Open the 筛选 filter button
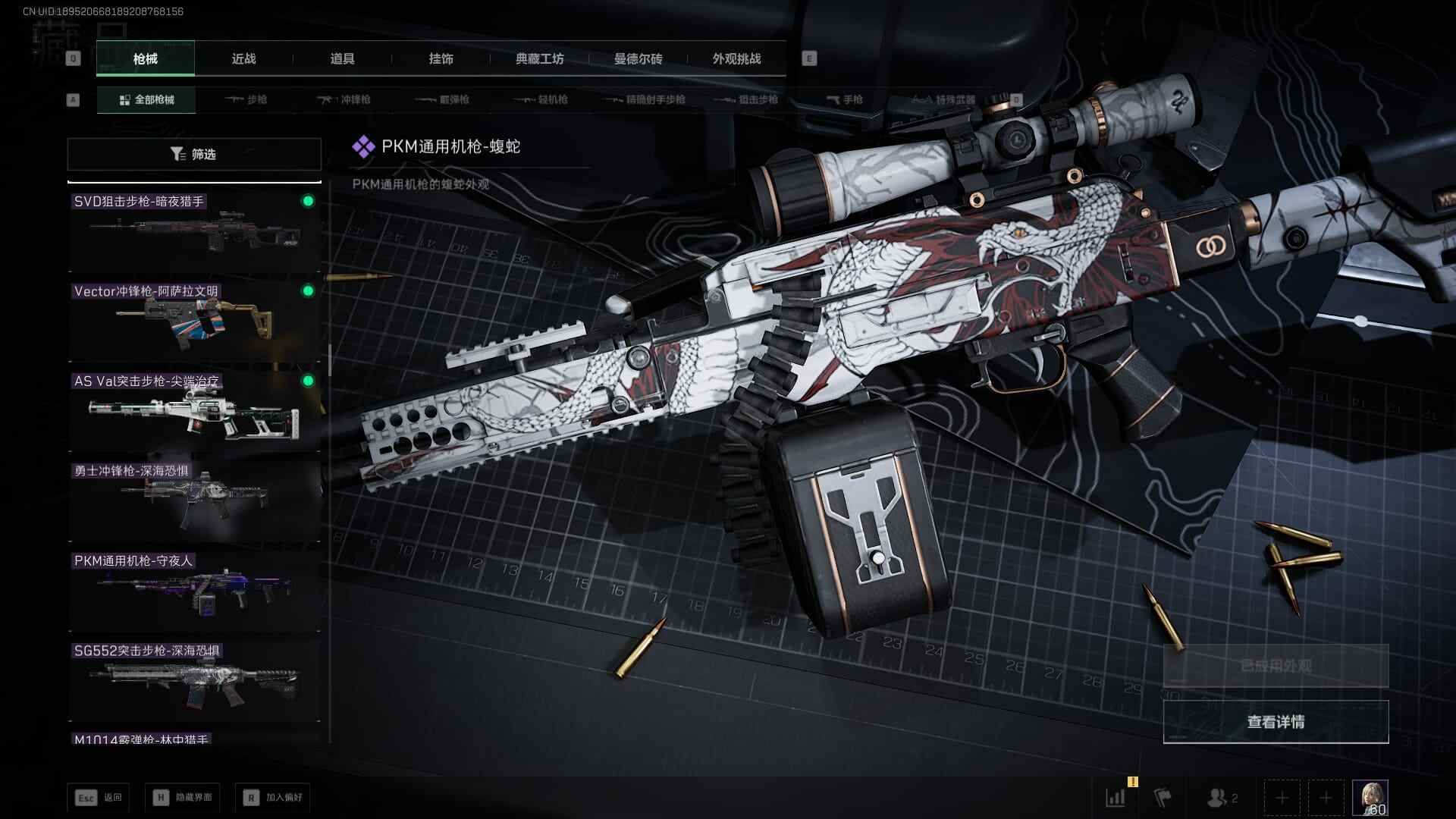This screenshot has height=819, width=1456. click(194, 154)
